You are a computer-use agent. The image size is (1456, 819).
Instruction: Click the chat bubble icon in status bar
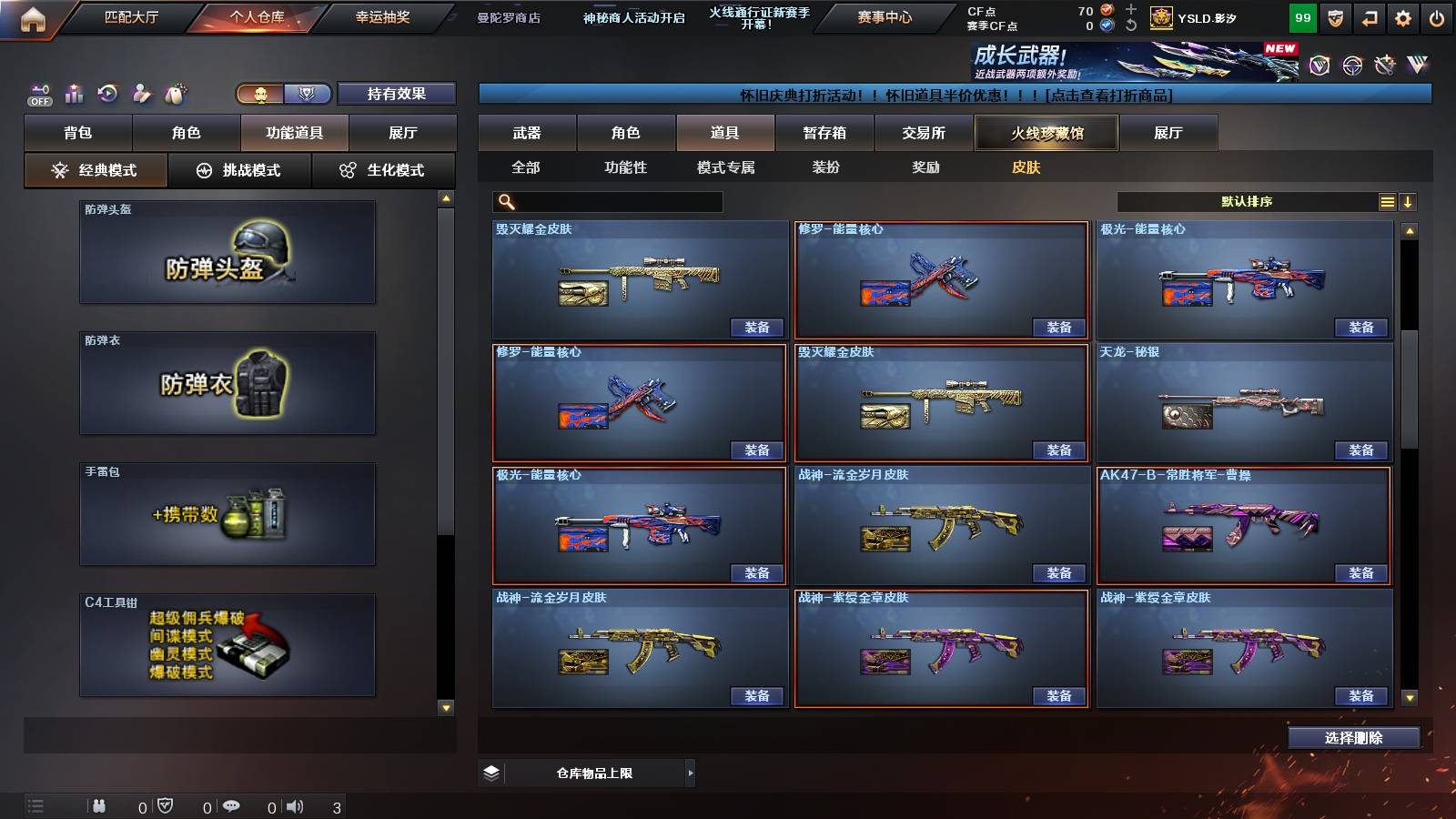coord(233,805)
